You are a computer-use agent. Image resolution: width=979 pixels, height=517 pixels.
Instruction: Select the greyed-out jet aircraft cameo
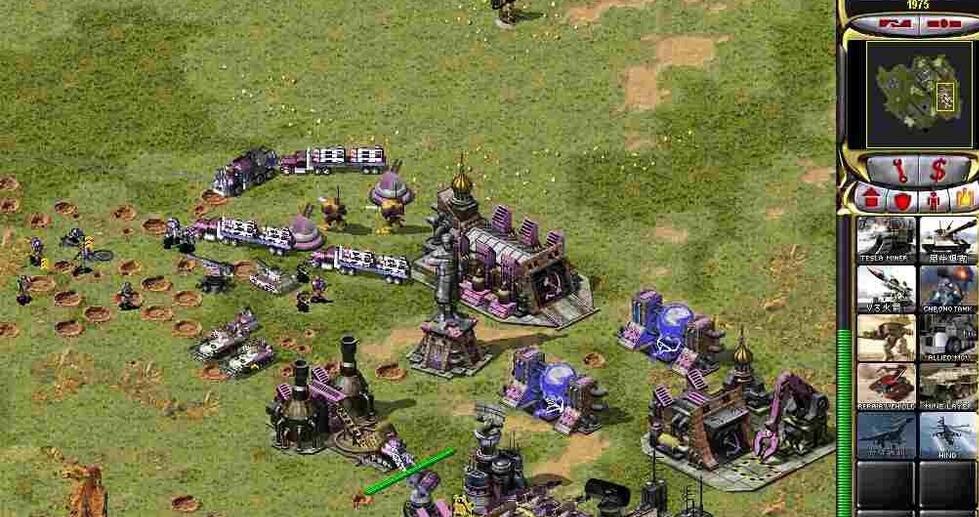pos(886,435)
